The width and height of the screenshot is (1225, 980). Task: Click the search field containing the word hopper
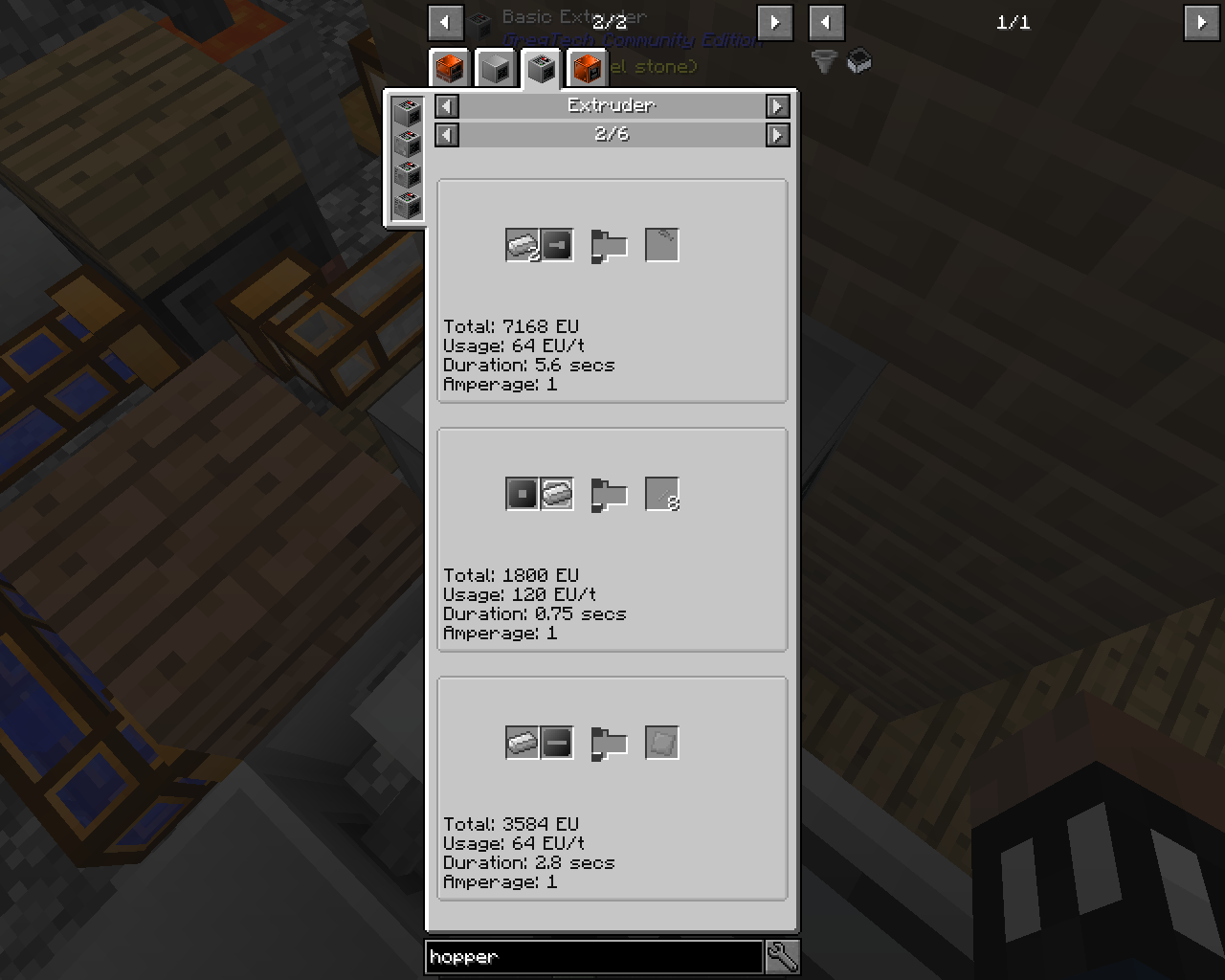click(x=593, y=956)
